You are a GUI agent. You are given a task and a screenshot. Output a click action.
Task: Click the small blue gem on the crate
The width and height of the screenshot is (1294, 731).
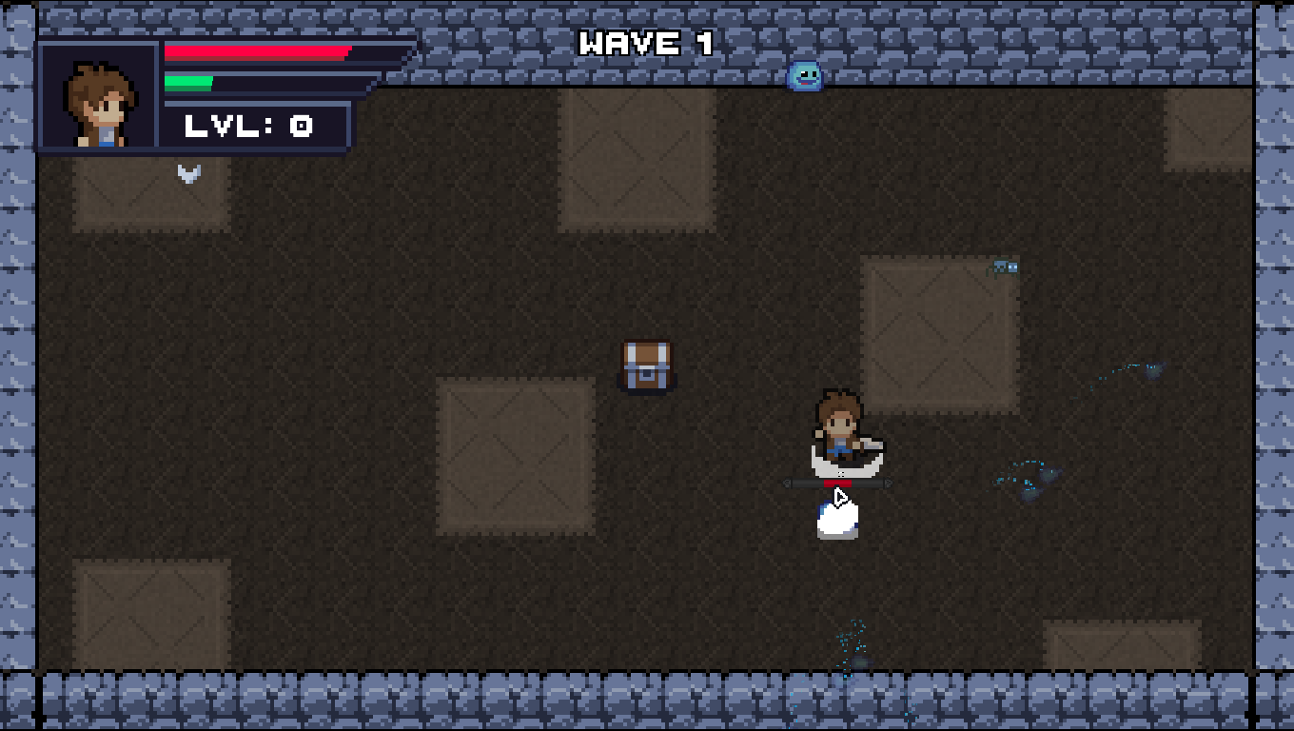click(1003, 266)
